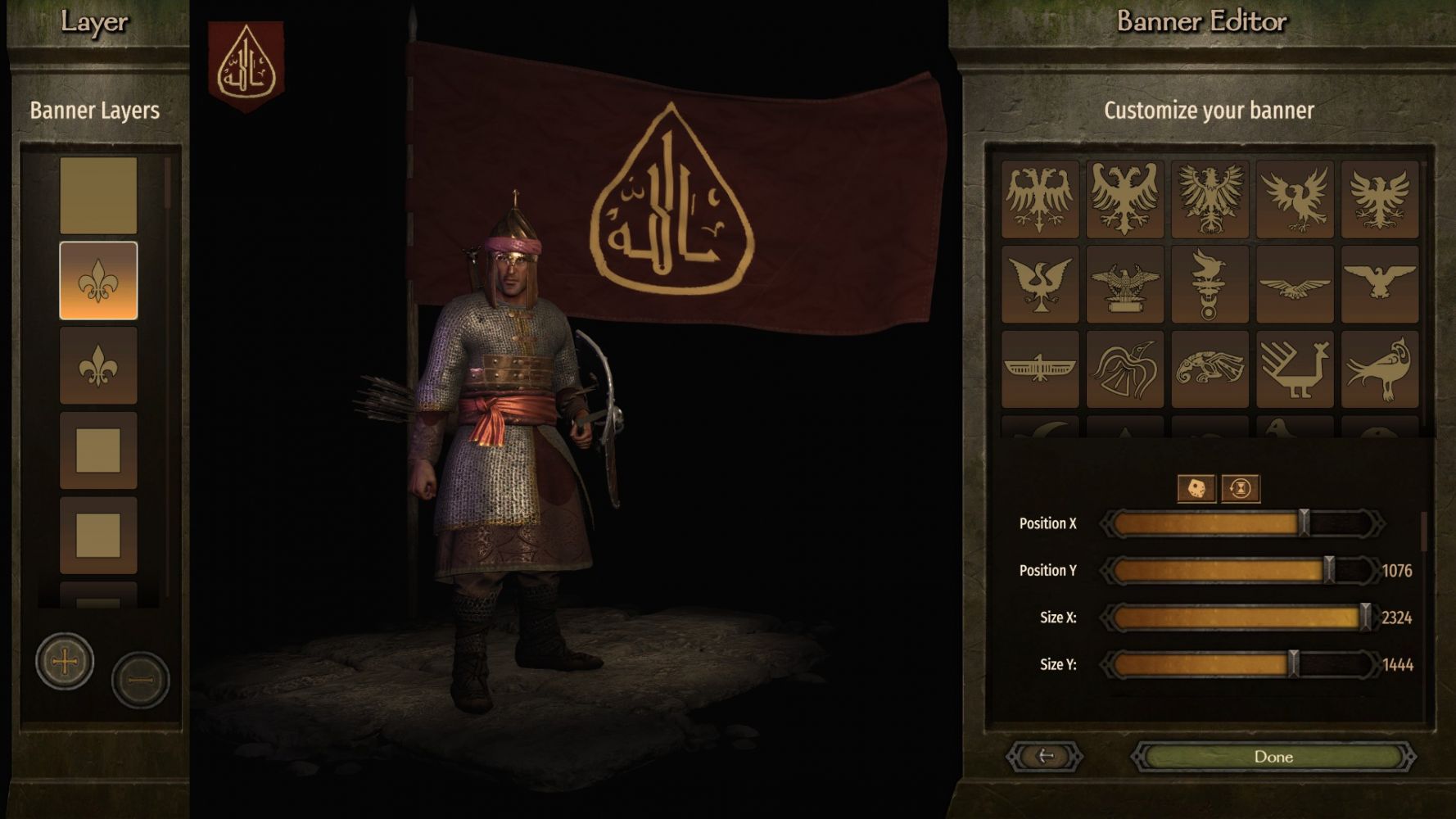The height and width of the screenshot is (819, 1456).
Task: Select the Celtic knotwork beast emblem
Action: point(1210,369)
